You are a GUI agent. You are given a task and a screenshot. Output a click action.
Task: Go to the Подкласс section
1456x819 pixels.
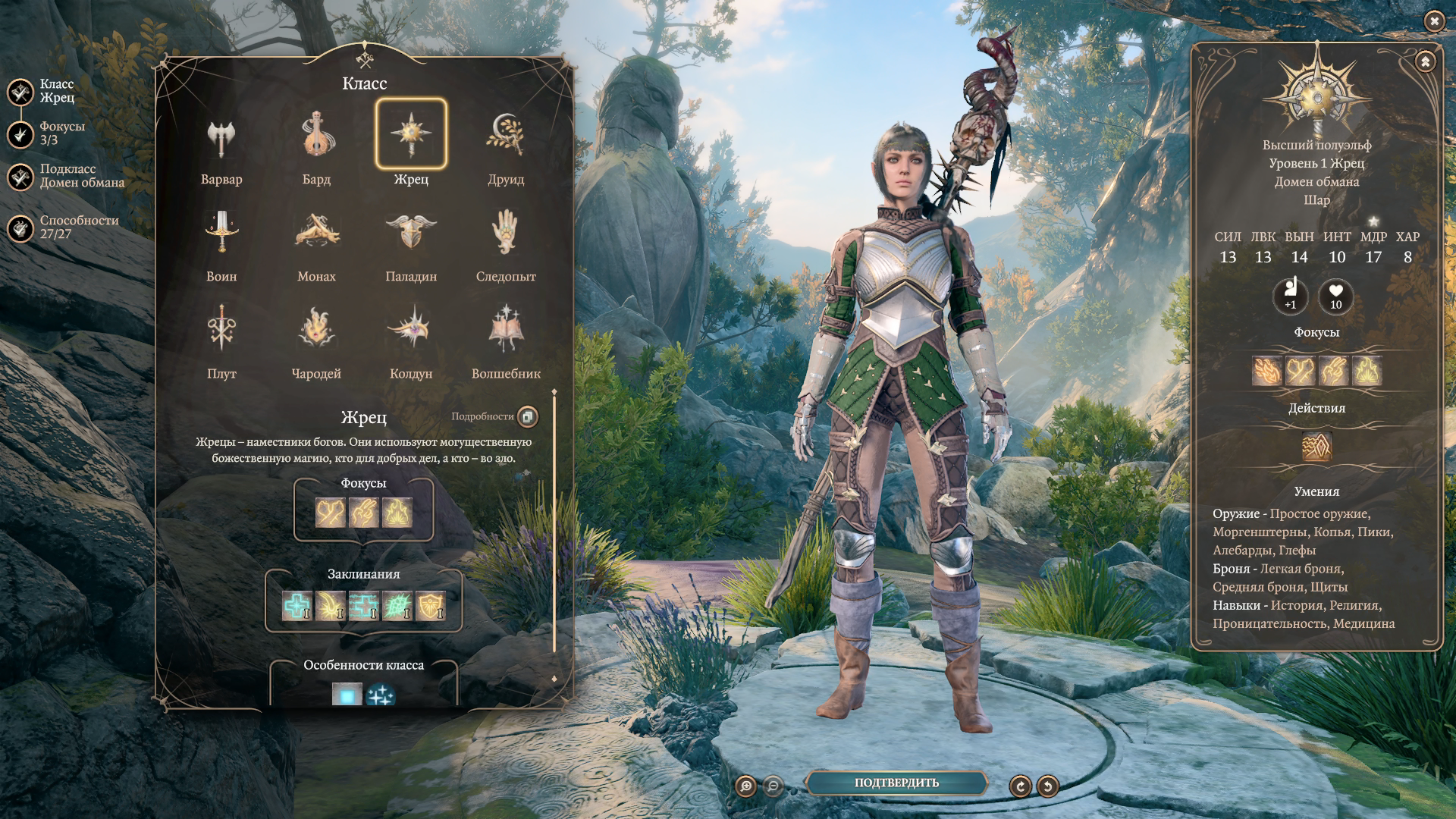tap(21, 177)
